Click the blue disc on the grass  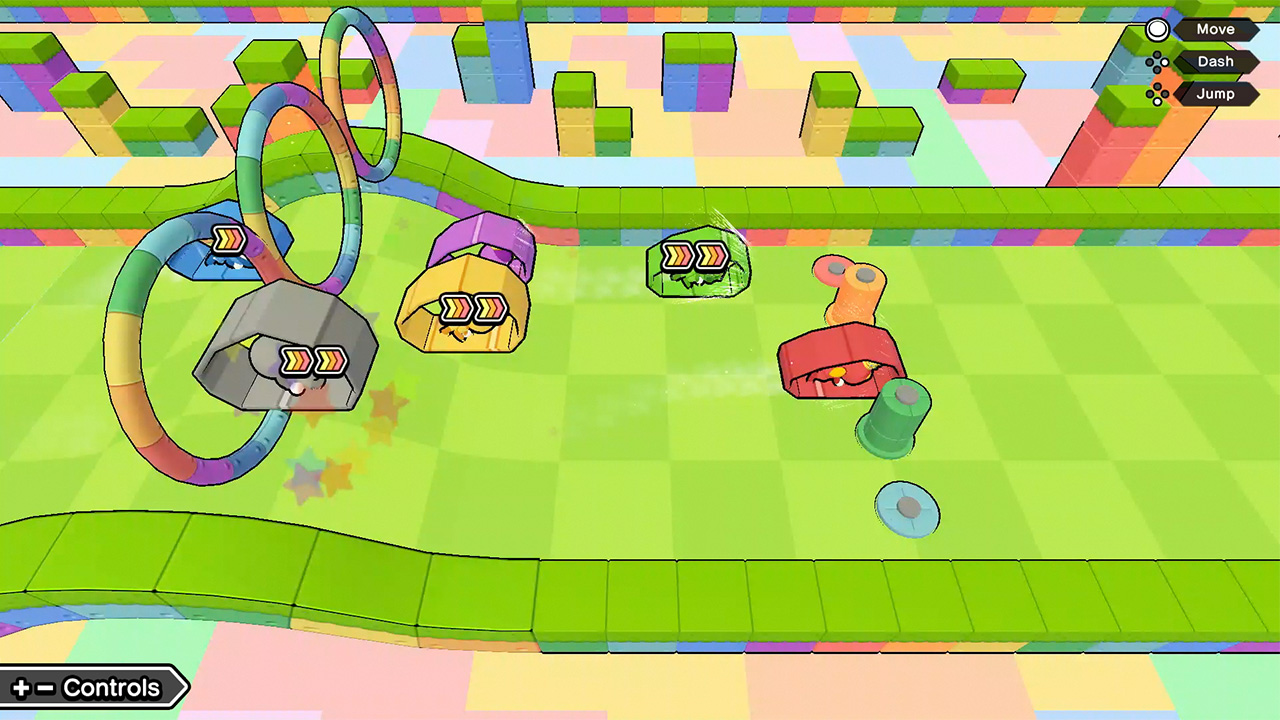(x=906, y=511)
